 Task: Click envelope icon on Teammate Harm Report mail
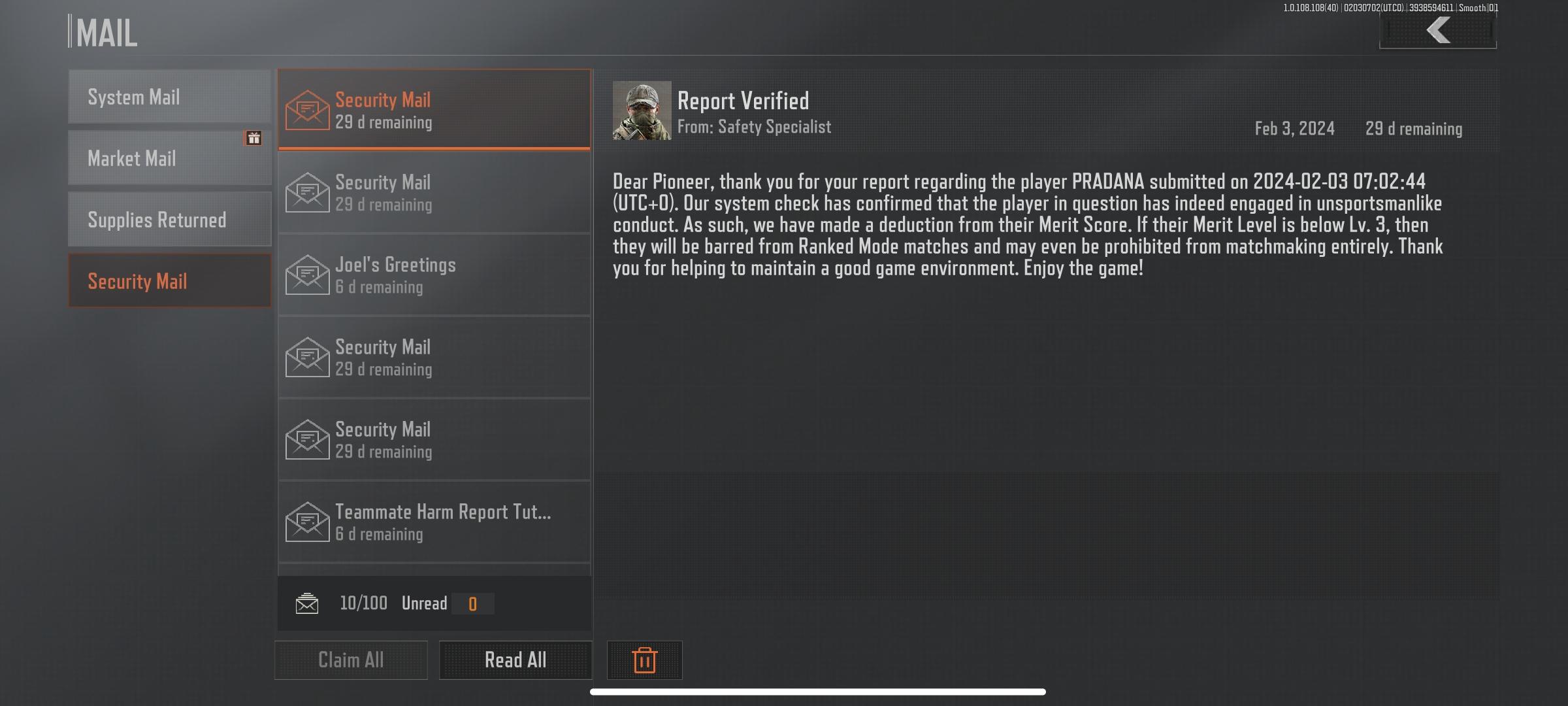[307, 521]
